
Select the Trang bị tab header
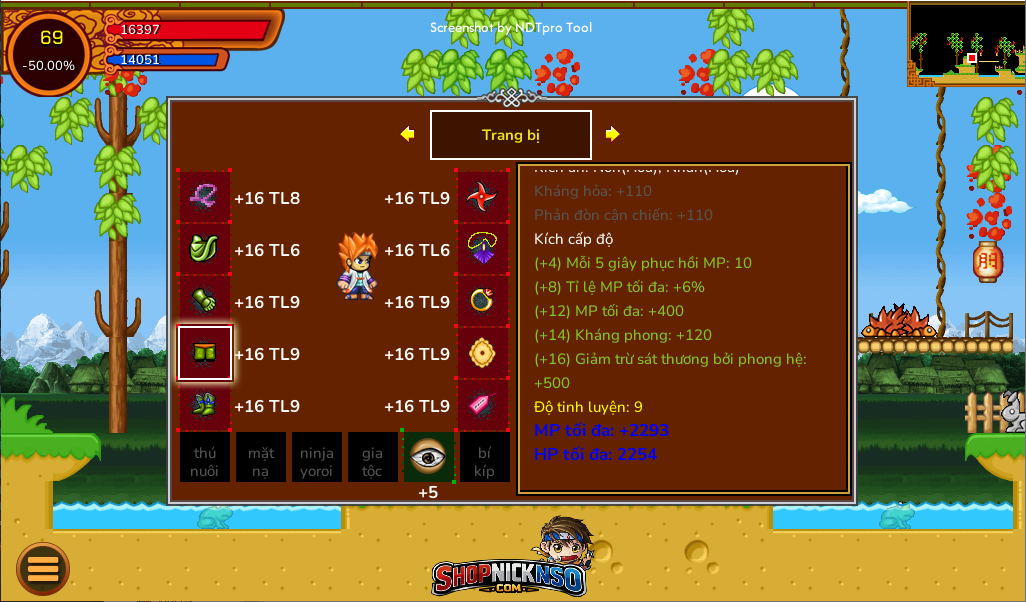pyautogui.click(x=511, y=135)
